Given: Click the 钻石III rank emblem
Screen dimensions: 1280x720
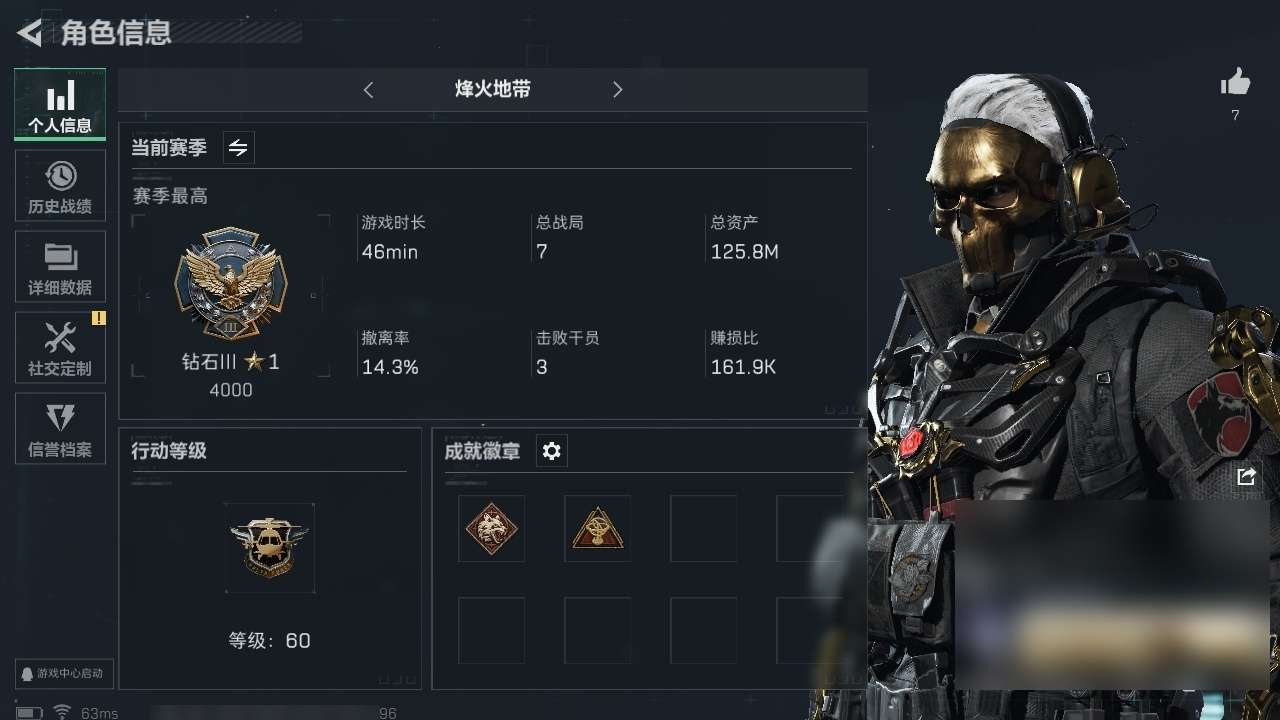Looking at the screenshot, I should tap(231, 283).
